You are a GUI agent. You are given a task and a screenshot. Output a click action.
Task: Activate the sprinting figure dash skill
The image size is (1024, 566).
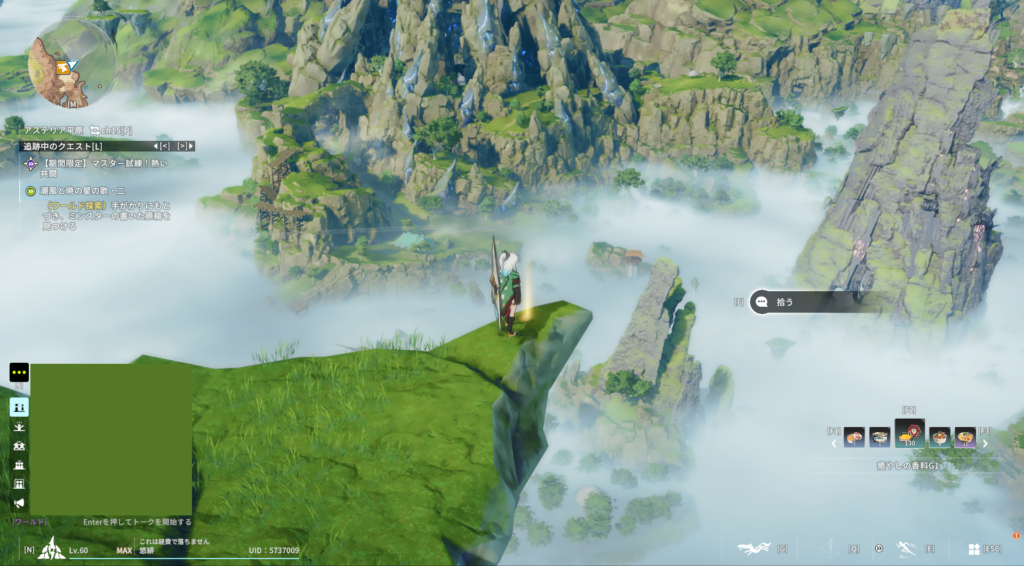tap(905, 548)
